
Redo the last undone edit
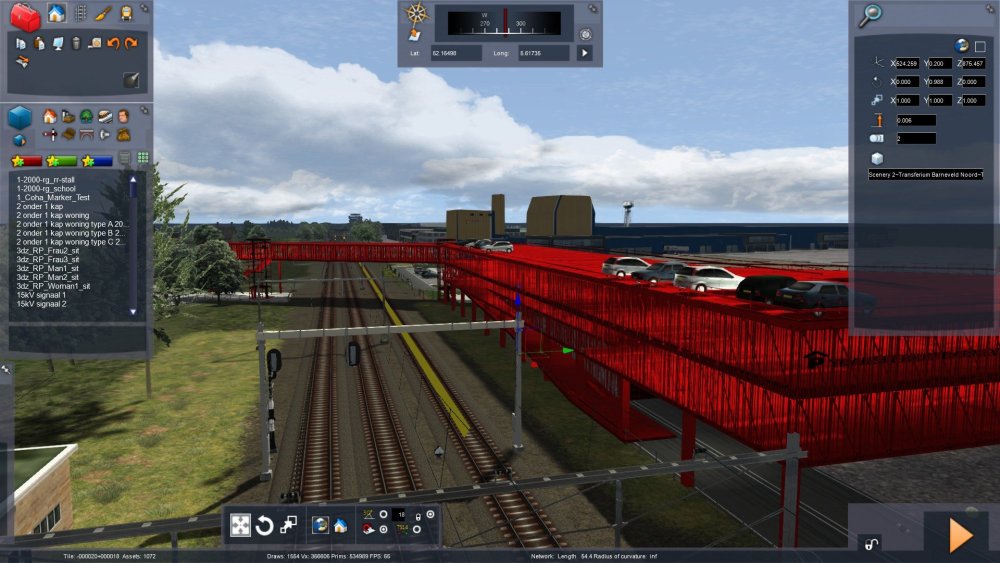tap(131, 43)
